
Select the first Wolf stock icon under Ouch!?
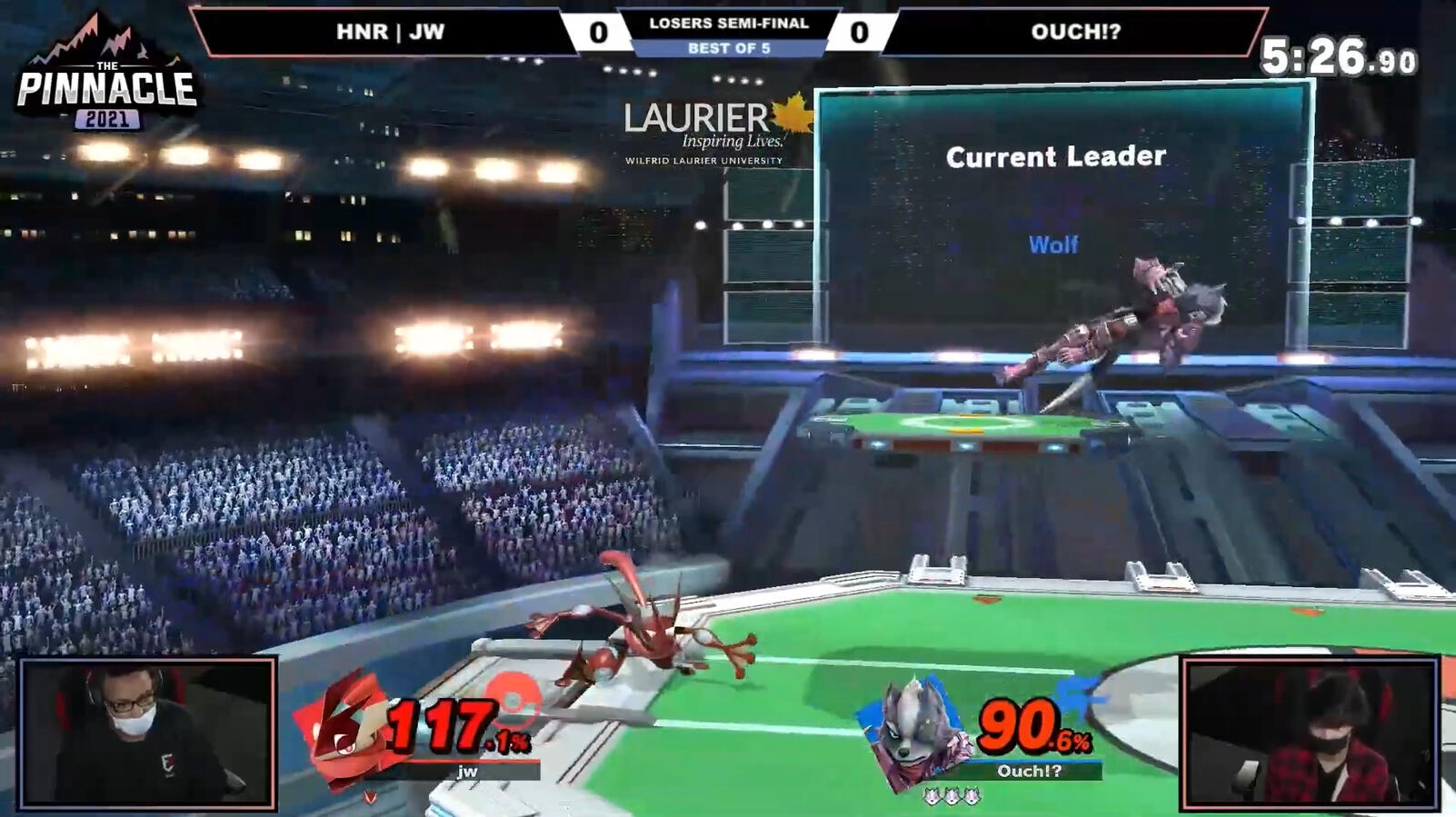[932, 797]
